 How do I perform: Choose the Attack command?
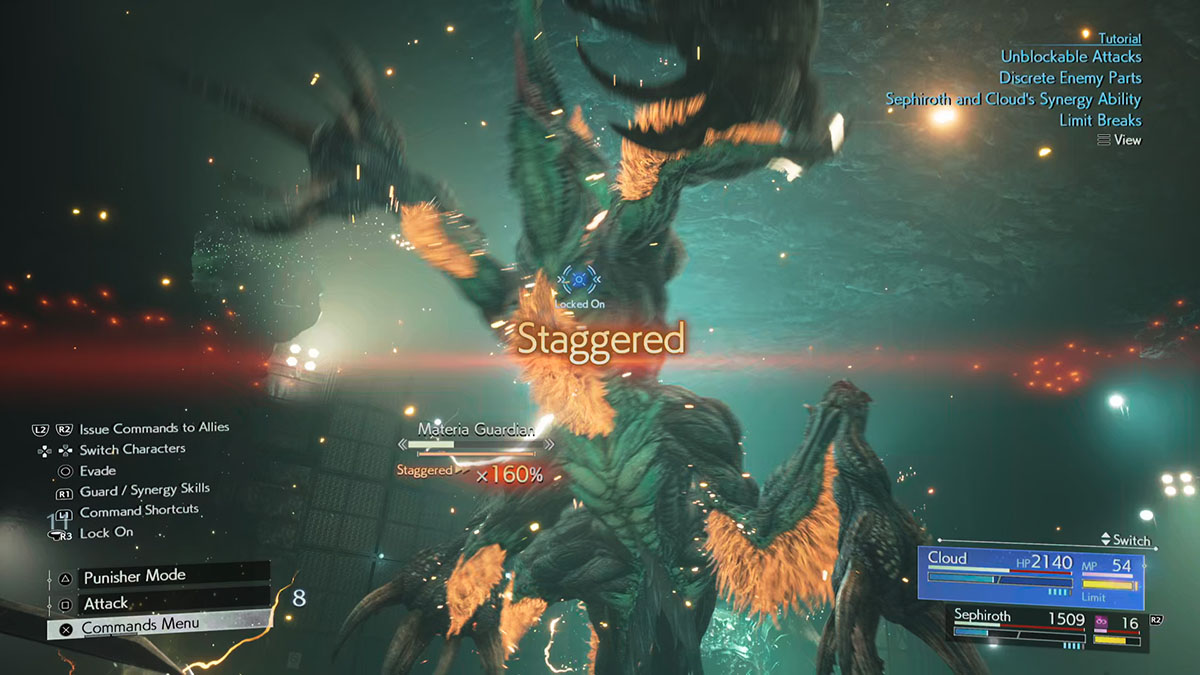(106, 603)
